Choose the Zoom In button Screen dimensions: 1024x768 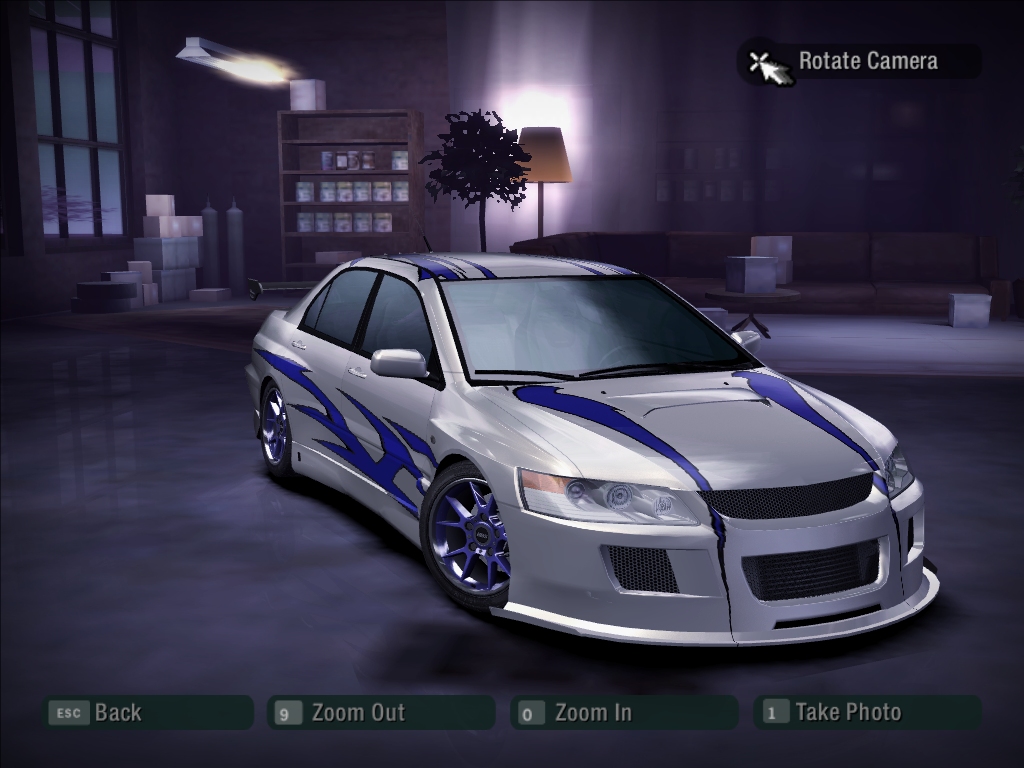point(623,713)
